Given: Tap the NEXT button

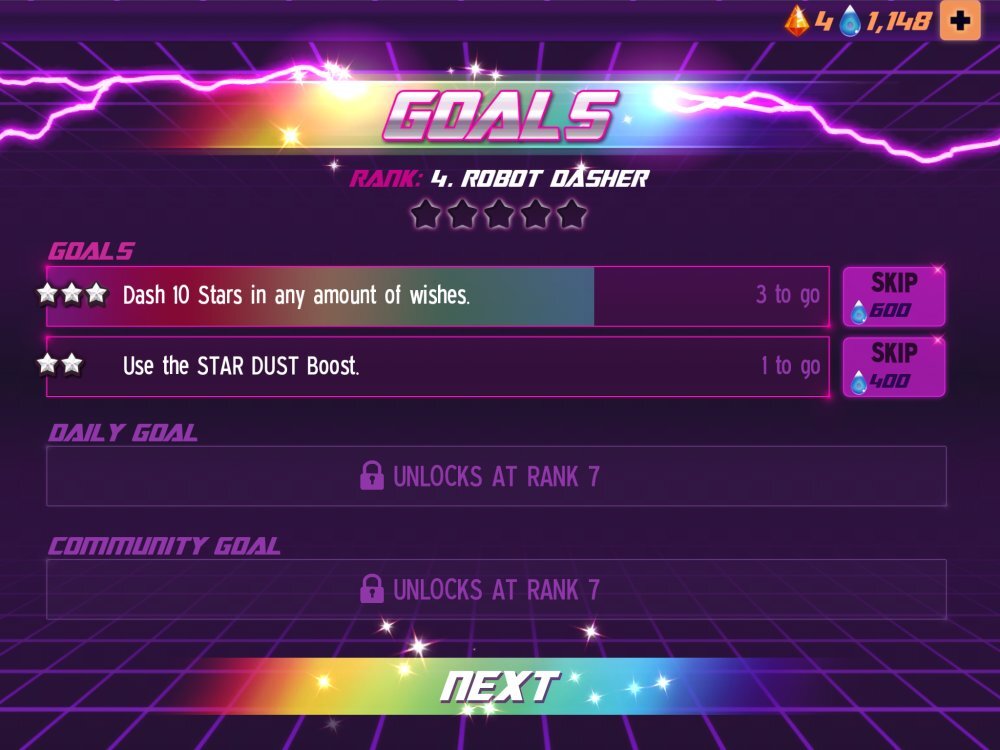Looking at the screenshot, I should (499, 686).
